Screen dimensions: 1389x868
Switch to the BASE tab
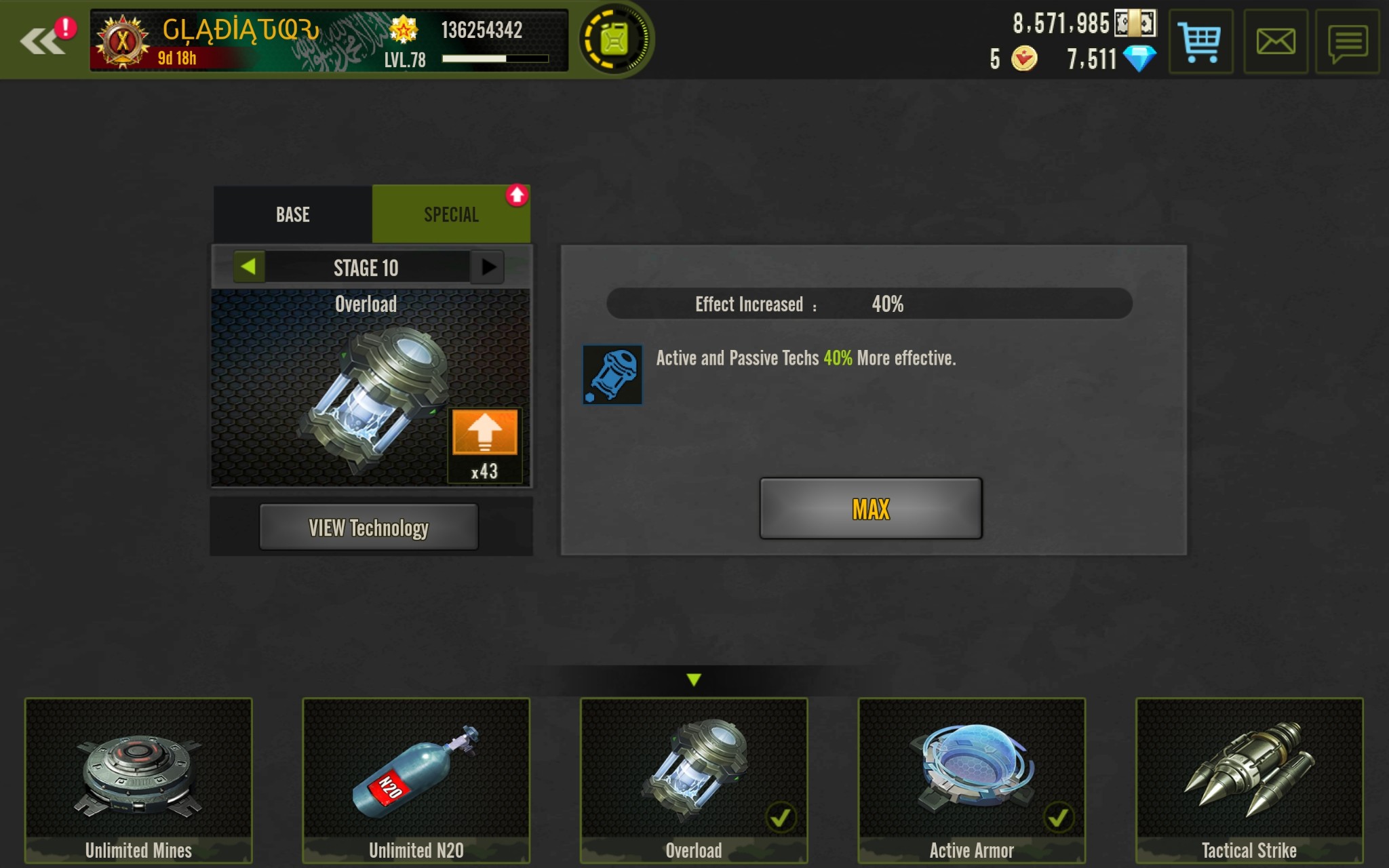(293, 215)
